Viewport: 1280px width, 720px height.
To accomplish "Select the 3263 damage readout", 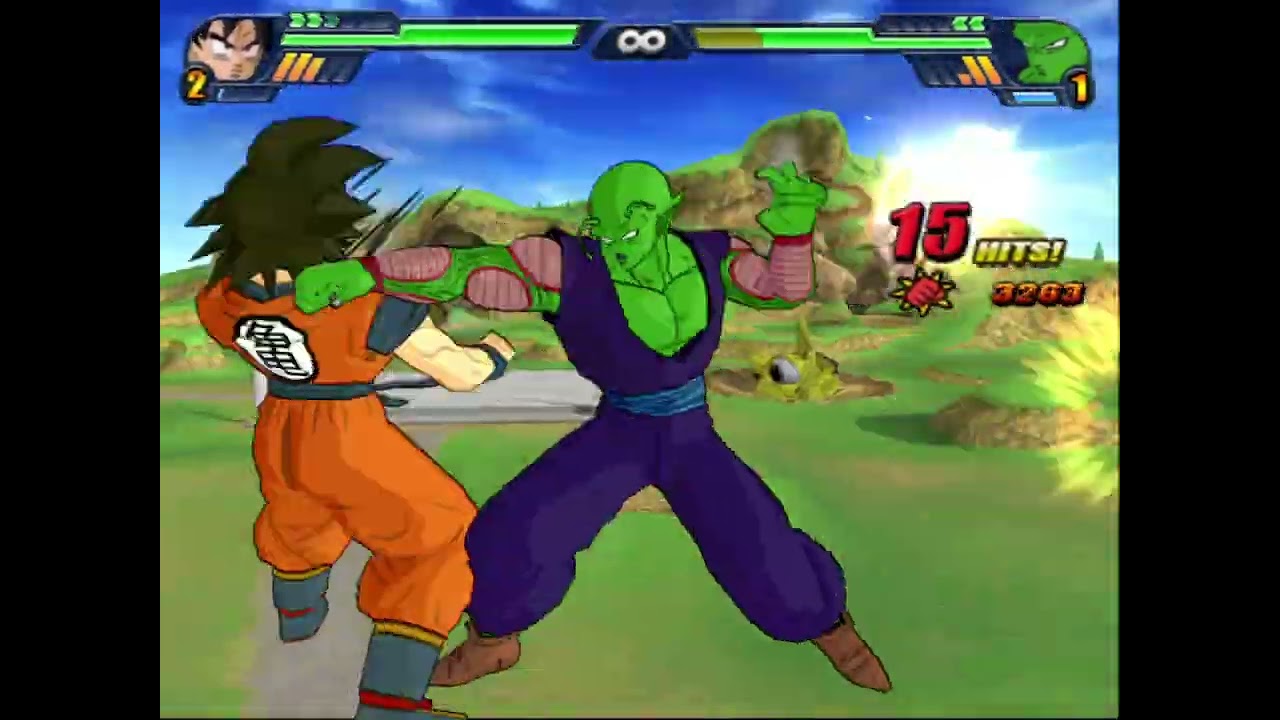I will [1038, 295].
